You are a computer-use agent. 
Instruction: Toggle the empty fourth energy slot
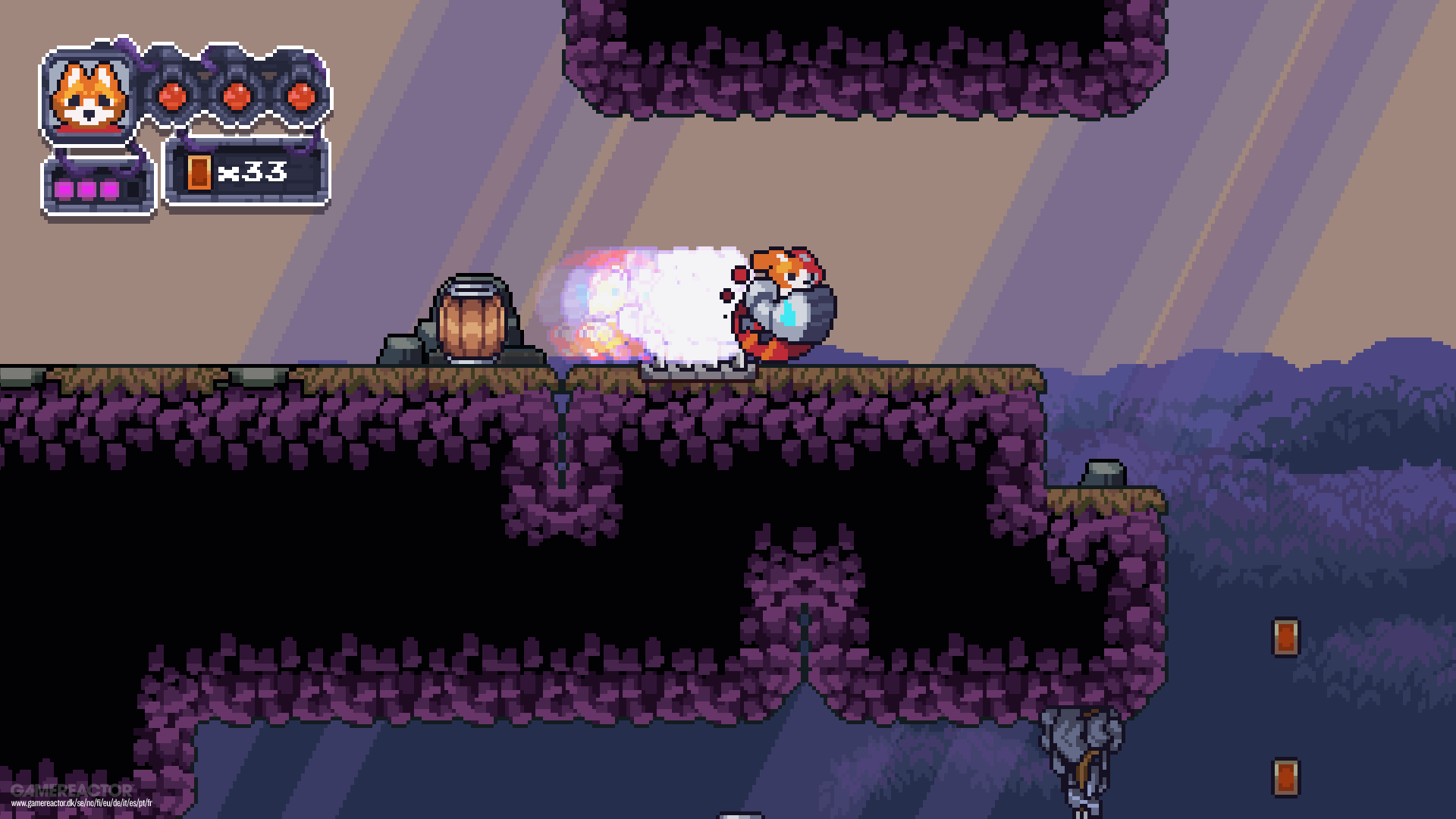(134, 188)
